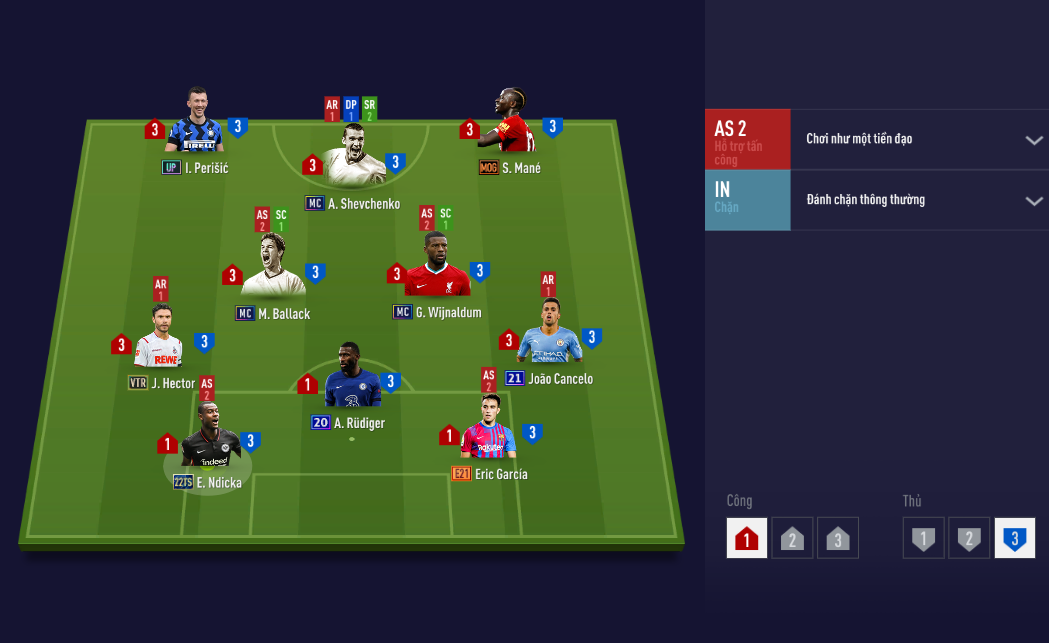Screen dimensions: 1049x643
Task: Open the AS 2 'Chơi như một tiền đạo' dropdown
Action: pos(1034,140)
